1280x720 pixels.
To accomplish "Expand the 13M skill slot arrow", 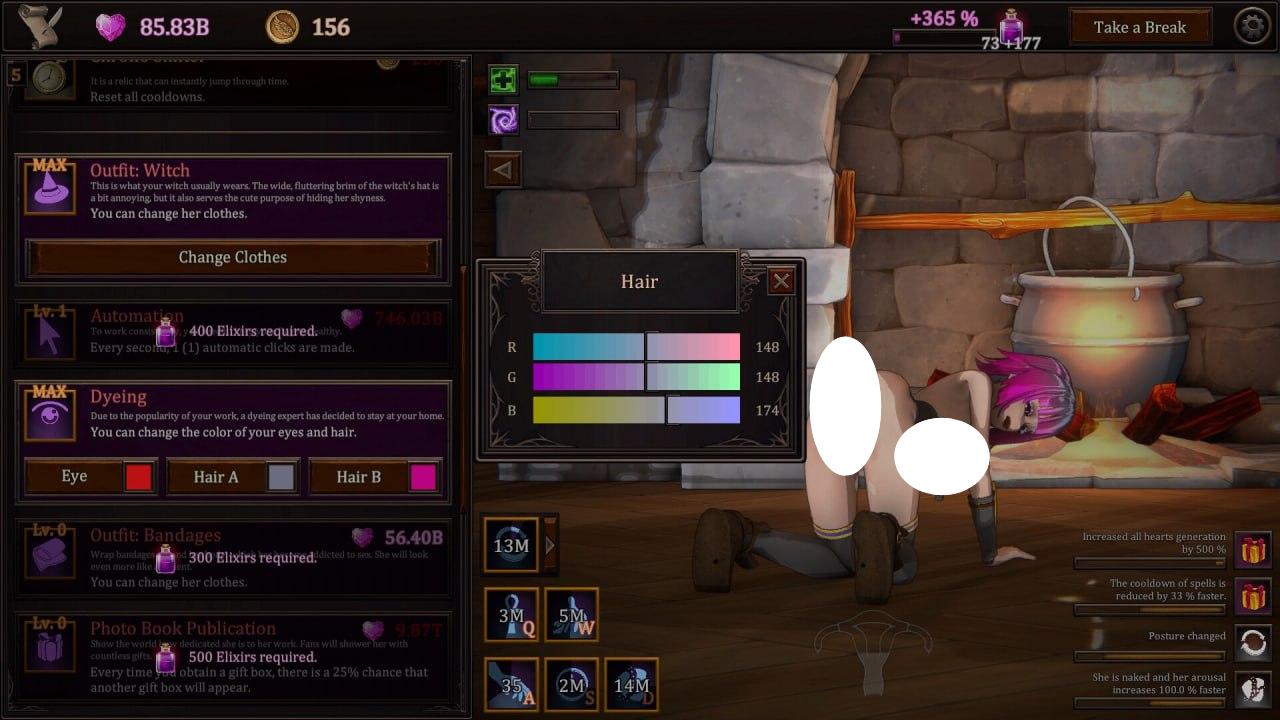I will (549, 545).
